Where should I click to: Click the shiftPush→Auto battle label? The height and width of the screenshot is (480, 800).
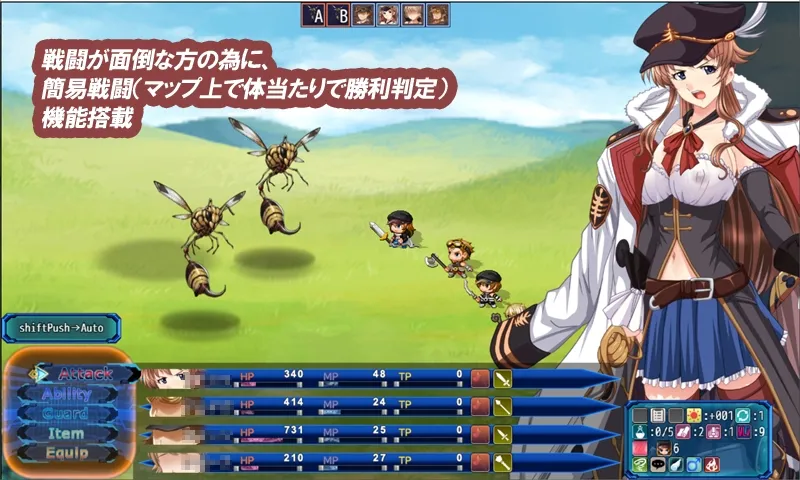60,327
